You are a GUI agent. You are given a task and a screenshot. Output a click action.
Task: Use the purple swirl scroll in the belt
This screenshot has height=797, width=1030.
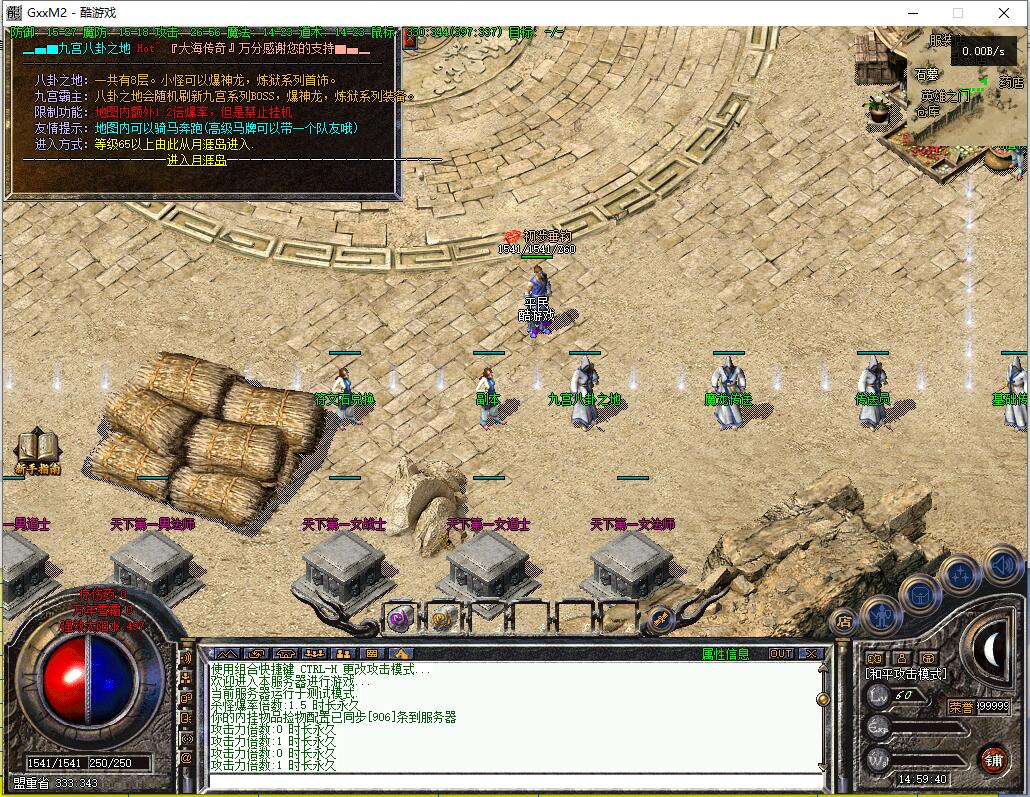click(x=400, y=617)
